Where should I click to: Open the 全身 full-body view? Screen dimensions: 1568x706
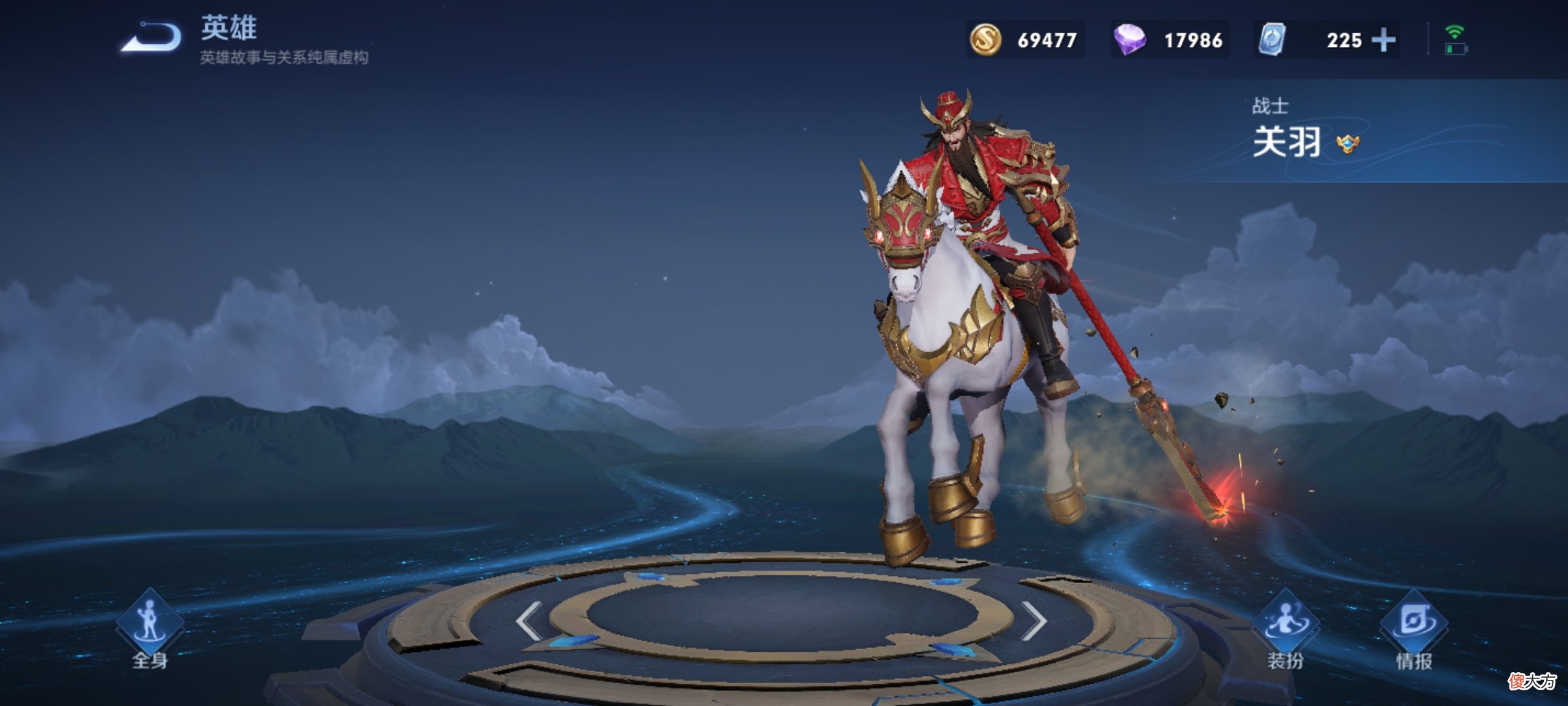click(150, 630)
